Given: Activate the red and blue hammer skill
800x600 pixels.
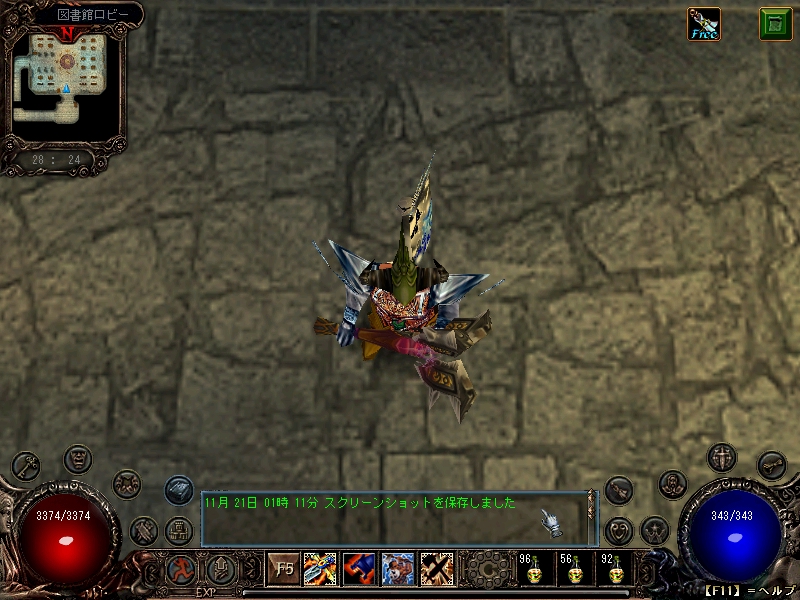Looking at the screenshot, I should pos(359,569).
